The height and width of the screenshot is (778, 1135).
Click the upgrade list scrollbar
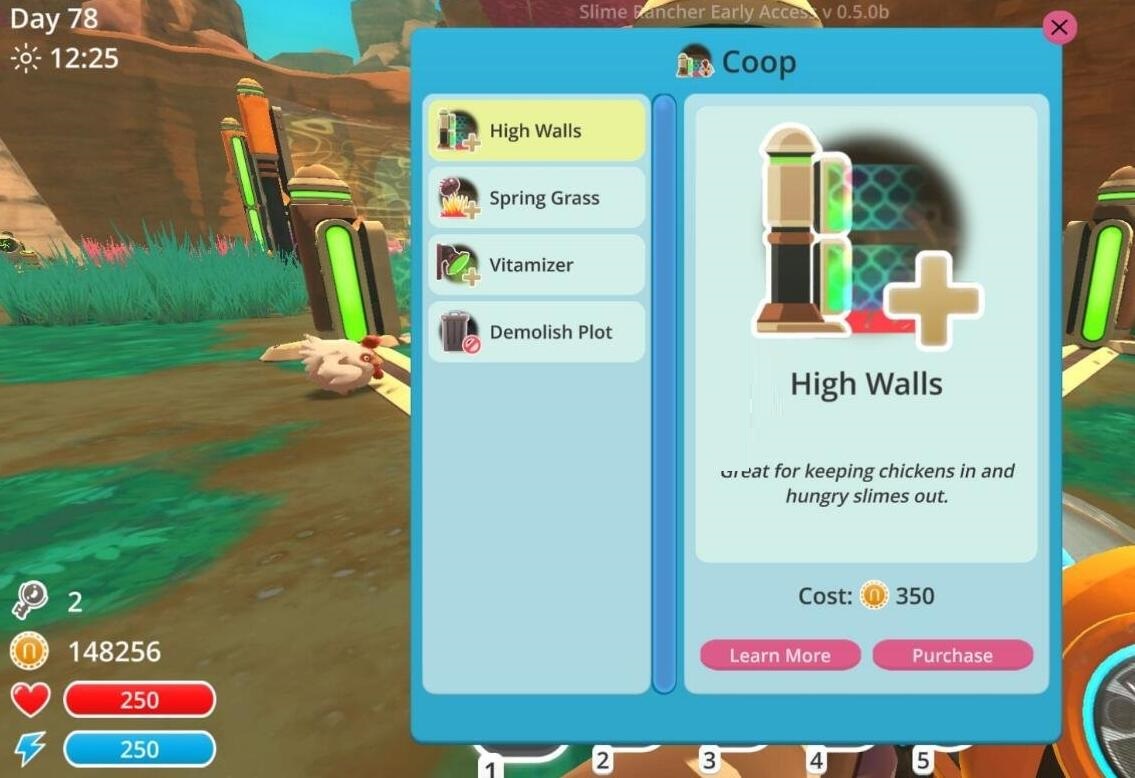point(664,393)
